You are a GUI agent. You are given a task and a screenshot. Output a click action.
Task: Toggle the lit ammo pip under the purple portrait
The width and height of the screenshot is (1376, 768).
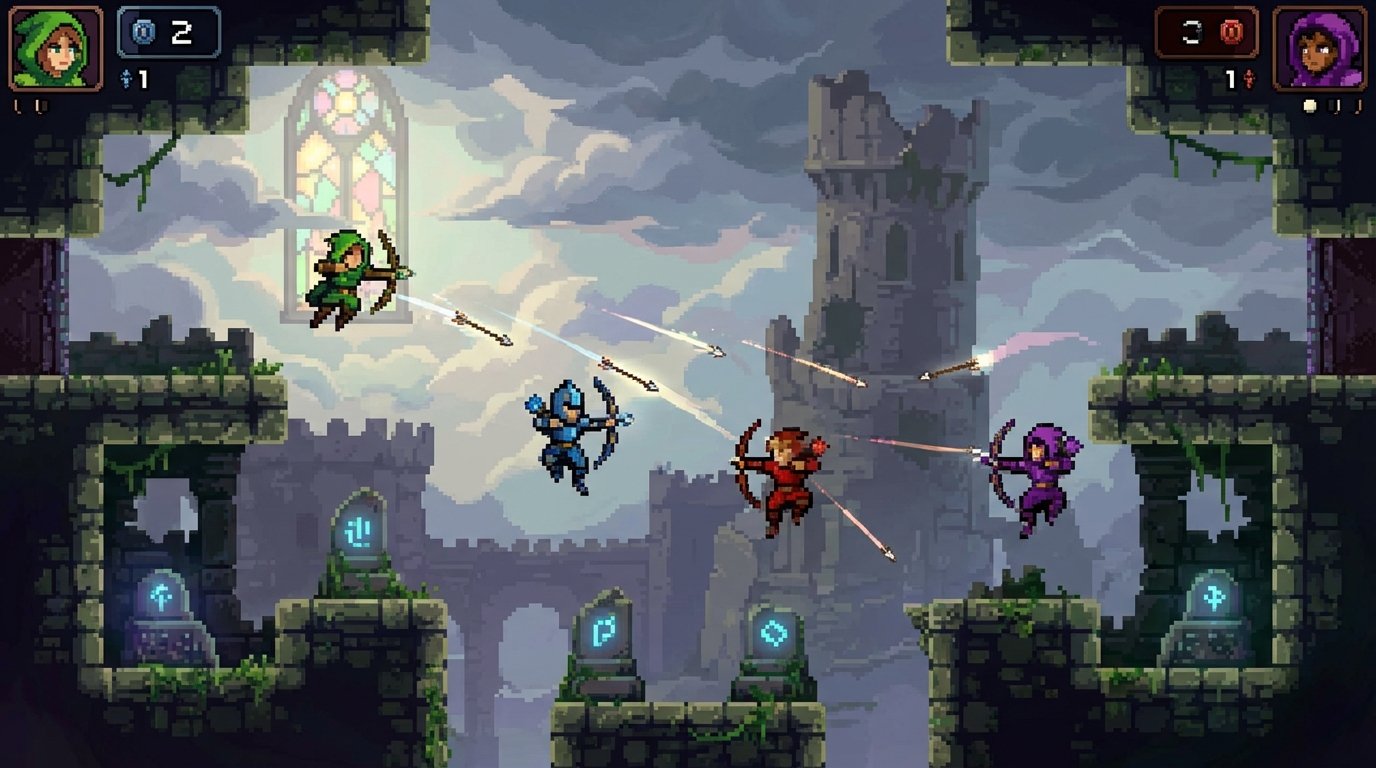click(1309, 105)
